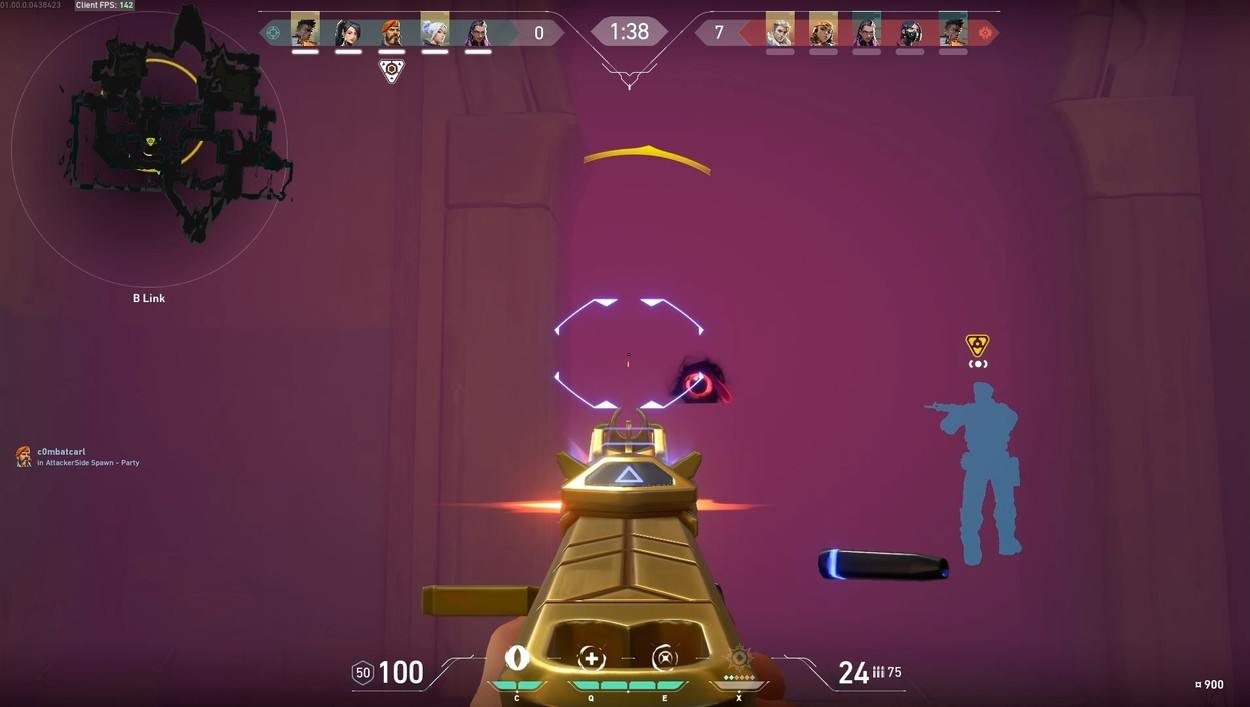Click the spike carrier icon below ally portraits
Image resolution: width=1250 pixels, height=707 pixels.
pos(391,71)
